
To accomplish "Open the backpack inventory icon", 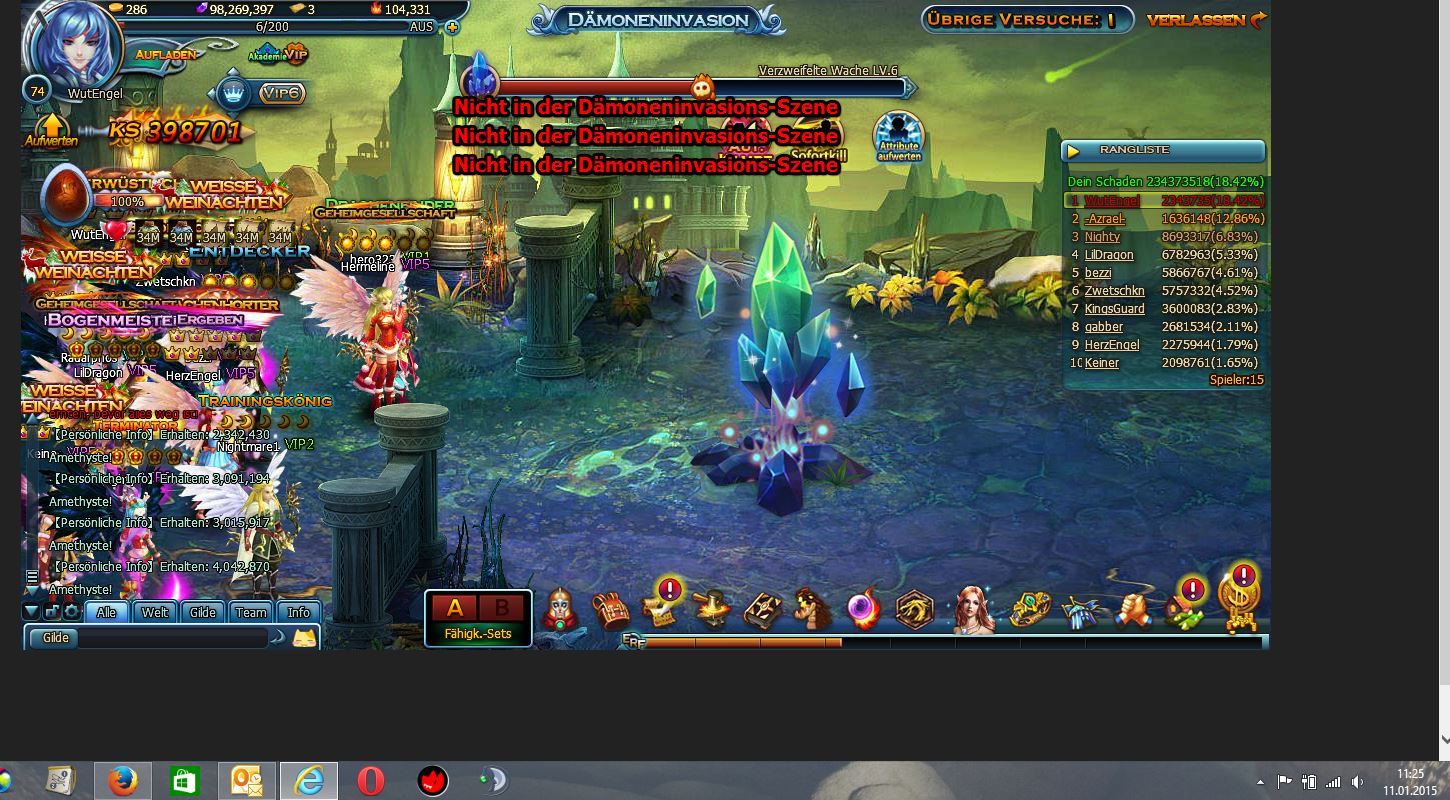I will tap(609, 609).
